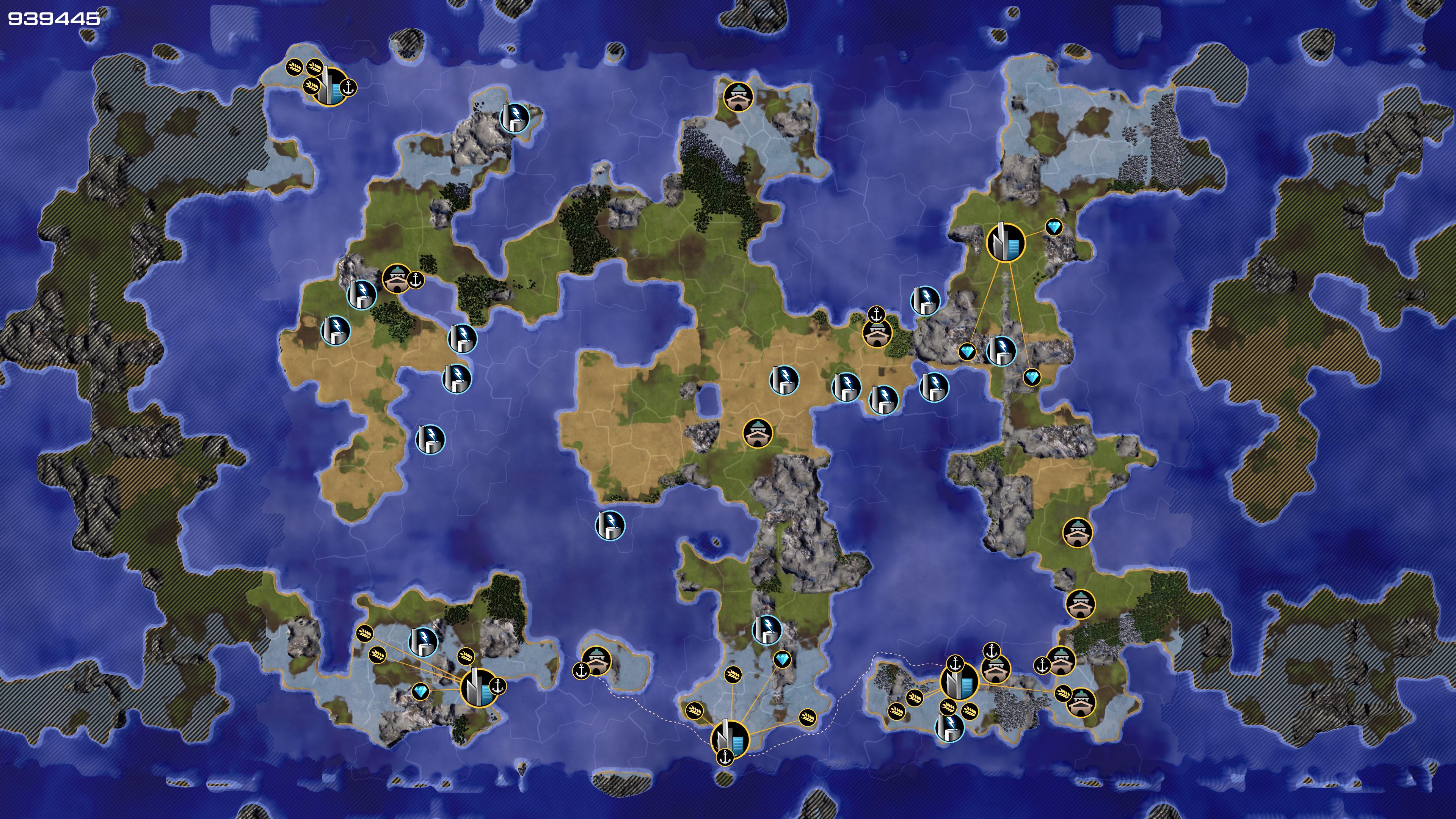Select the city marker linked to three diamonds
1456x819 pixels.
pos(1006,243)
